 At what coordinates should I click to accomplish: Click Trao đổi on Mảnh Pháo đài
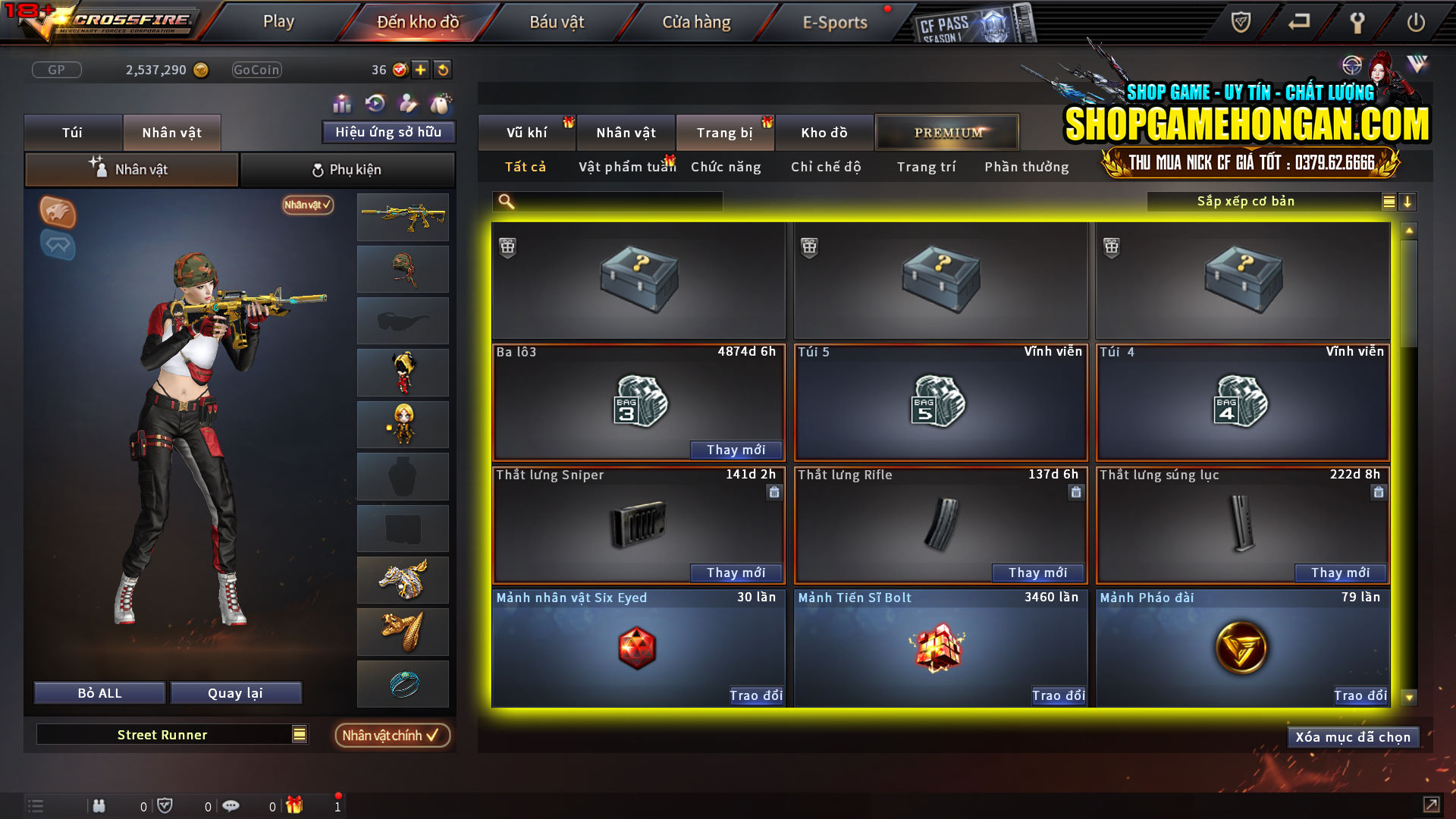[1360, 695]
